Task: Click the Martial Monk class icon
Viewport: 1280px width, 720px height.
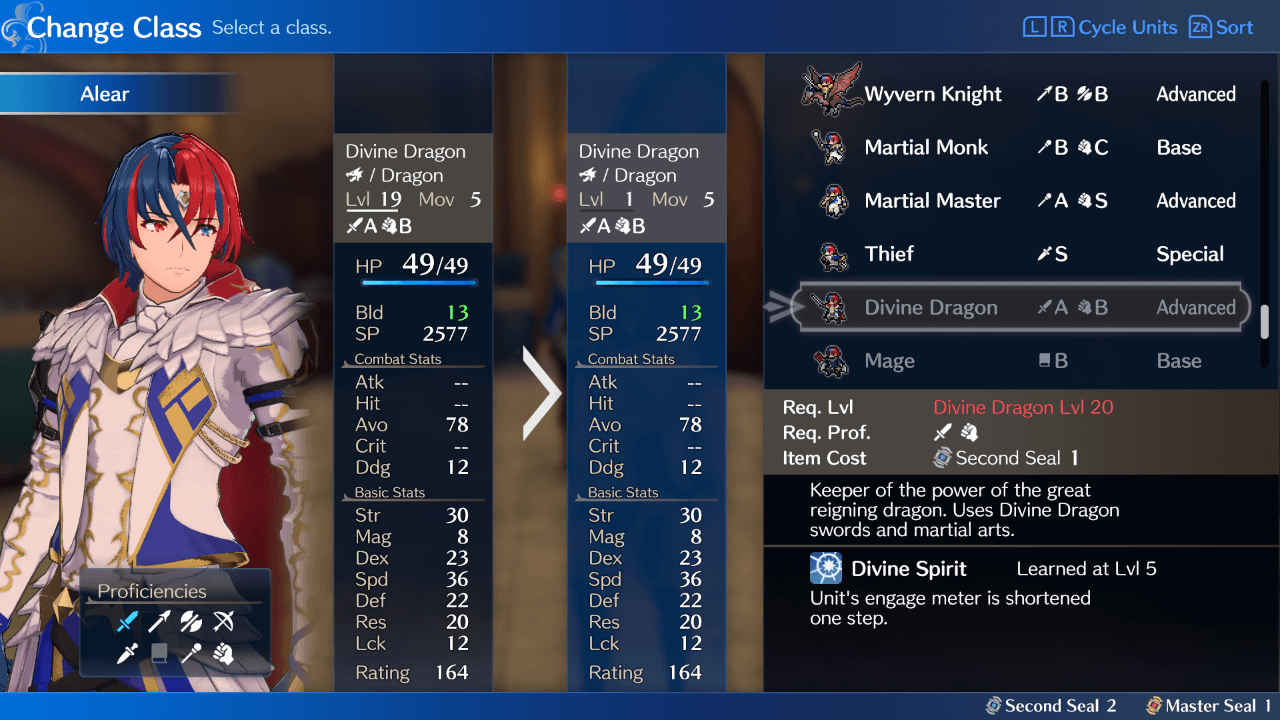Action: [x=834, y=147]
